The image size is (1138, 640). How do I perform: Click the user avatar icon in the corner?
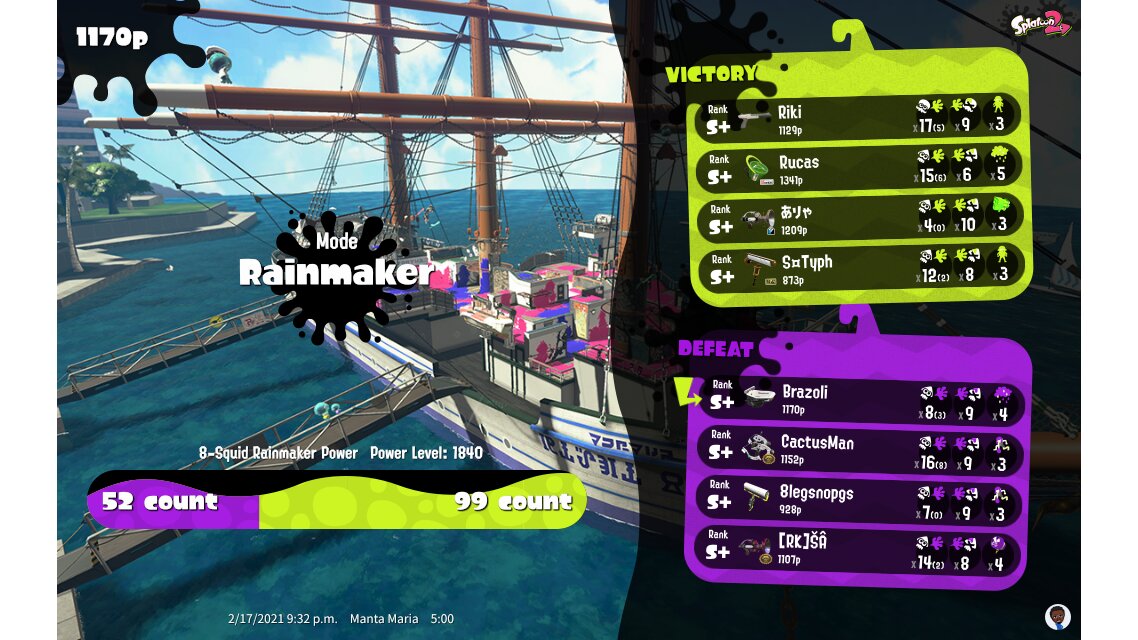click(1057, 615)
